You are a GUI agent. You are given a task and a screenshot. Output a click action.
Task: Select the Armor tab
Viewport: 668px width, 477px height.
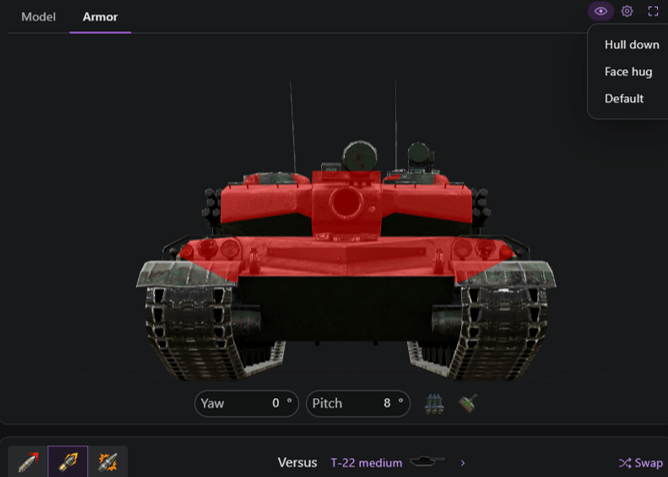100,17
